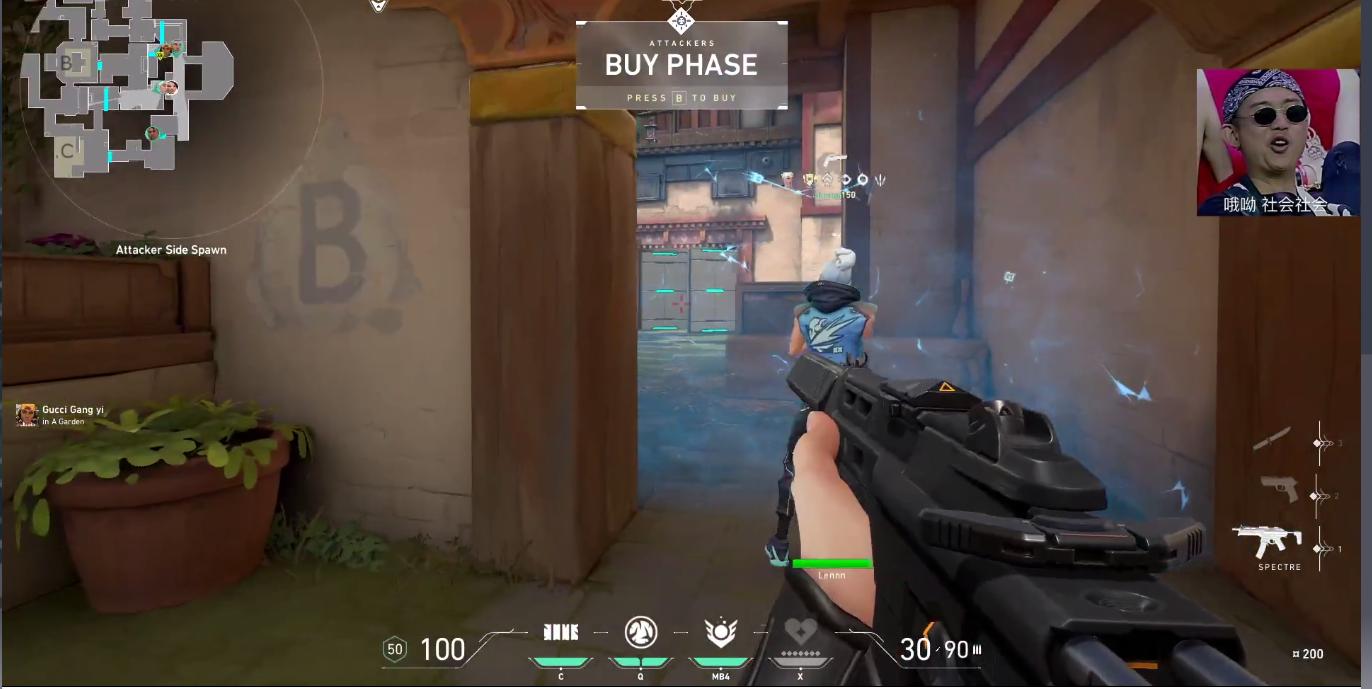The height and width of the screenshot is (689, 1372).
Task: Click Gucci Gang yi's teammate portrait
Action: tap(26, 414)
